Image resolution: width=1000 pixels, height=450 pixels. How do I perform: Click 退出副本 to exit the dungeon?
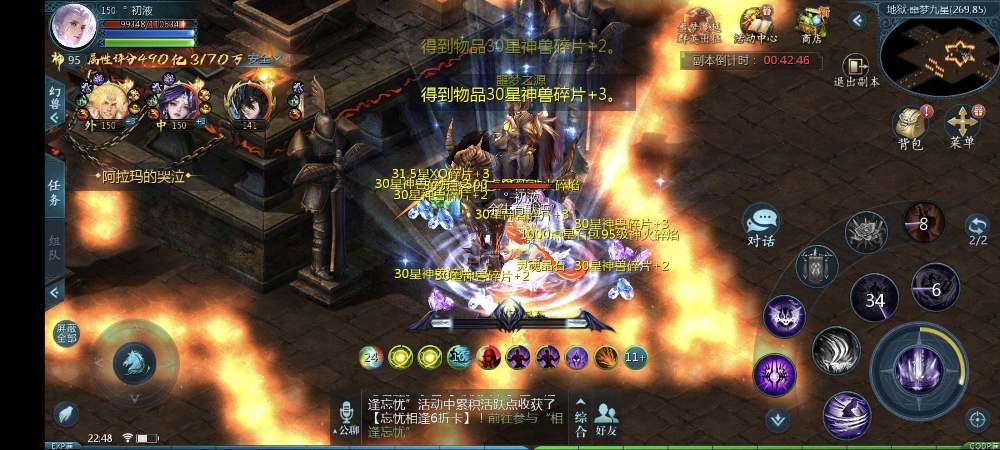(855, 70)
